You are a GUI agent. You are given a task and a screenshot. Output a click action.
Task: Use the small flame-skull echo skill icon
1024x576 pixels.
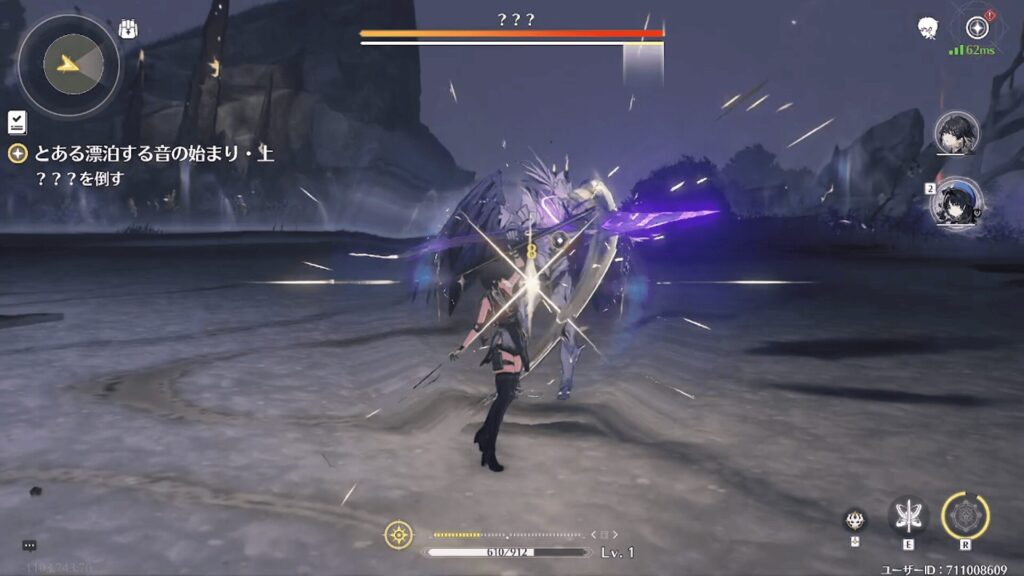(854, 519)
